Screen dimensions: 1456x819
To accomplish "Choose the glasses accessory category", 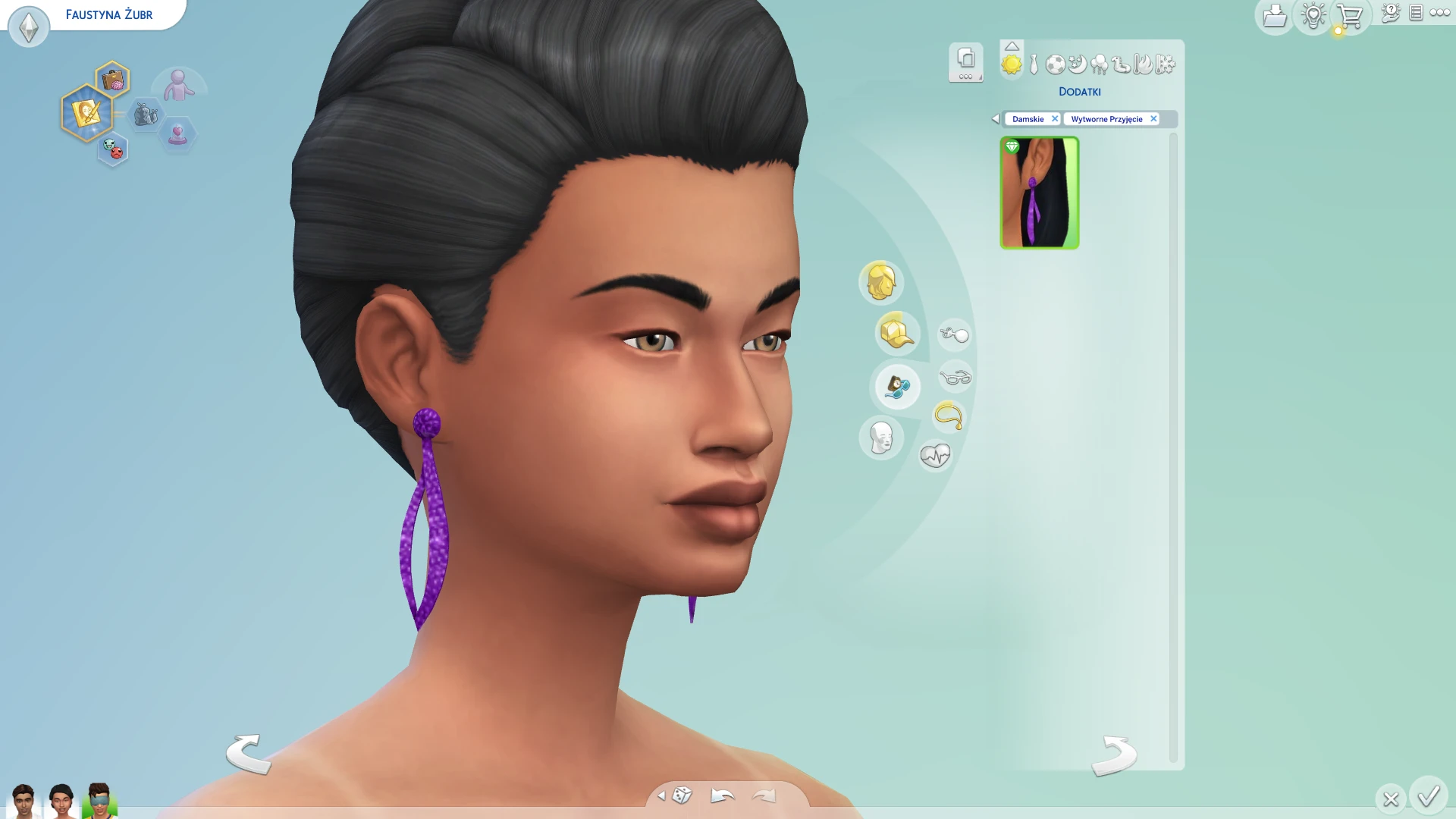I will click(955, 377).
